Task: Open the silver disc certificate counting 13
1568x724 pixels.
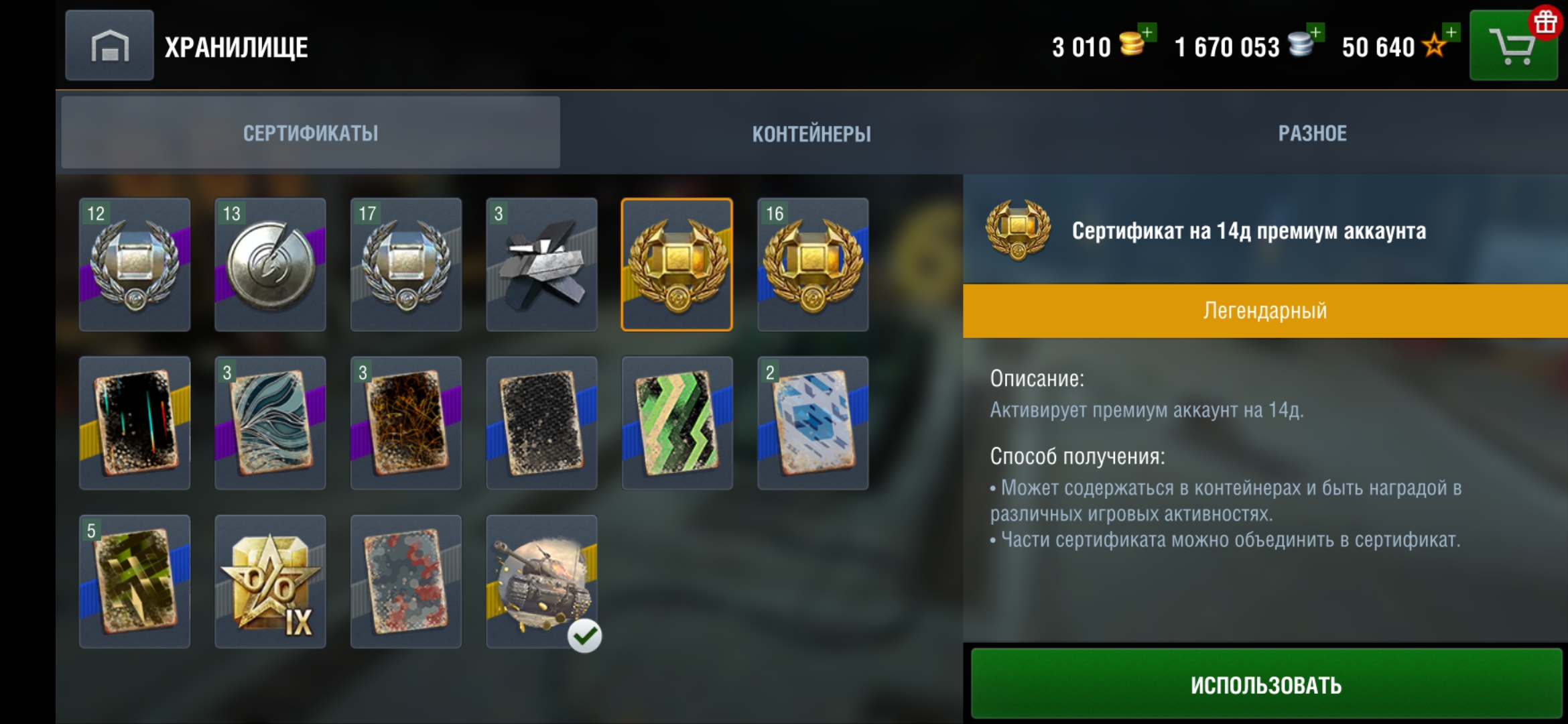Action: click(x=270, y=263)
